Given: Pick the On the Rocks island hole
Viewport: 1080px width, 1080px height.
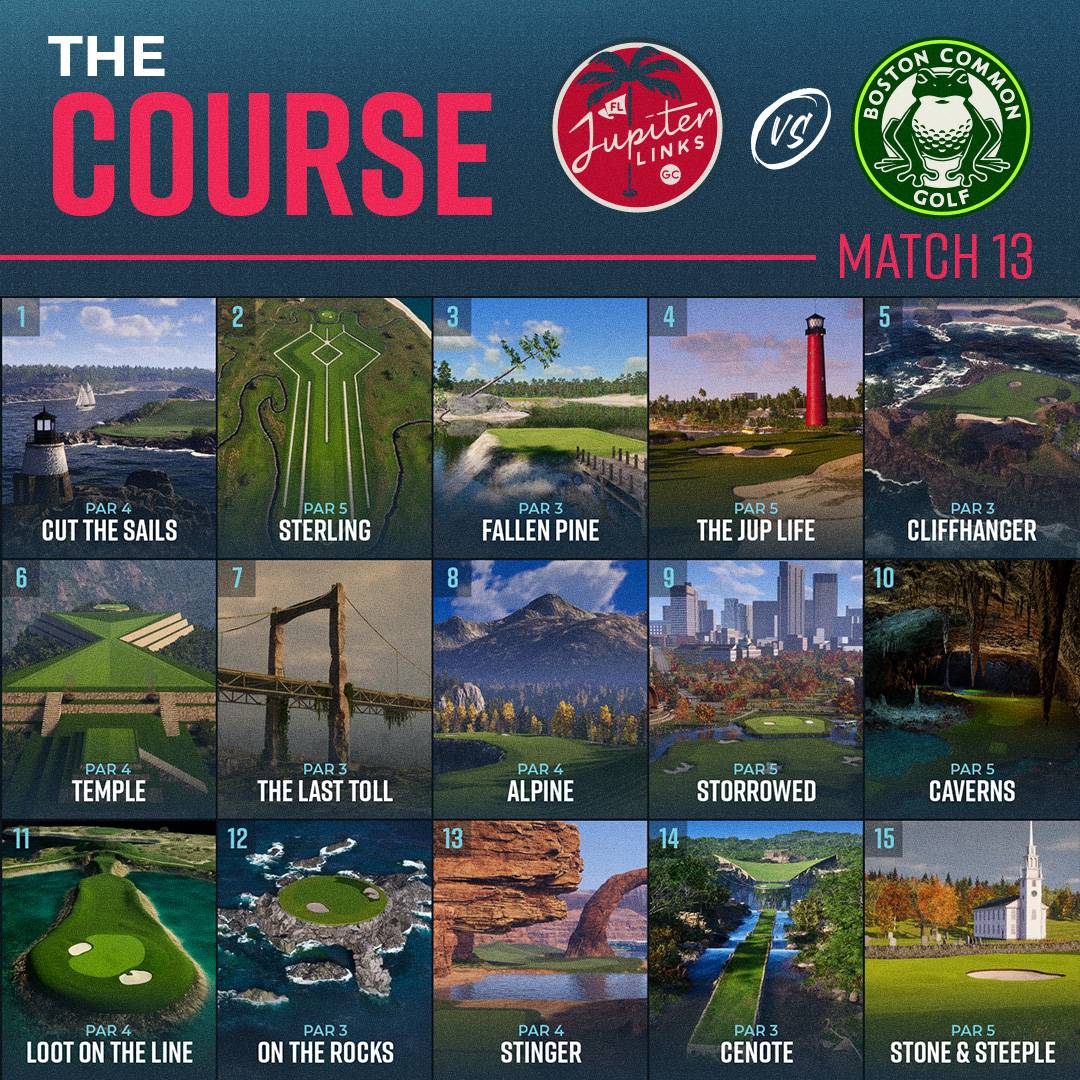Looking at the screenshot, I should [x=324, y=950].
